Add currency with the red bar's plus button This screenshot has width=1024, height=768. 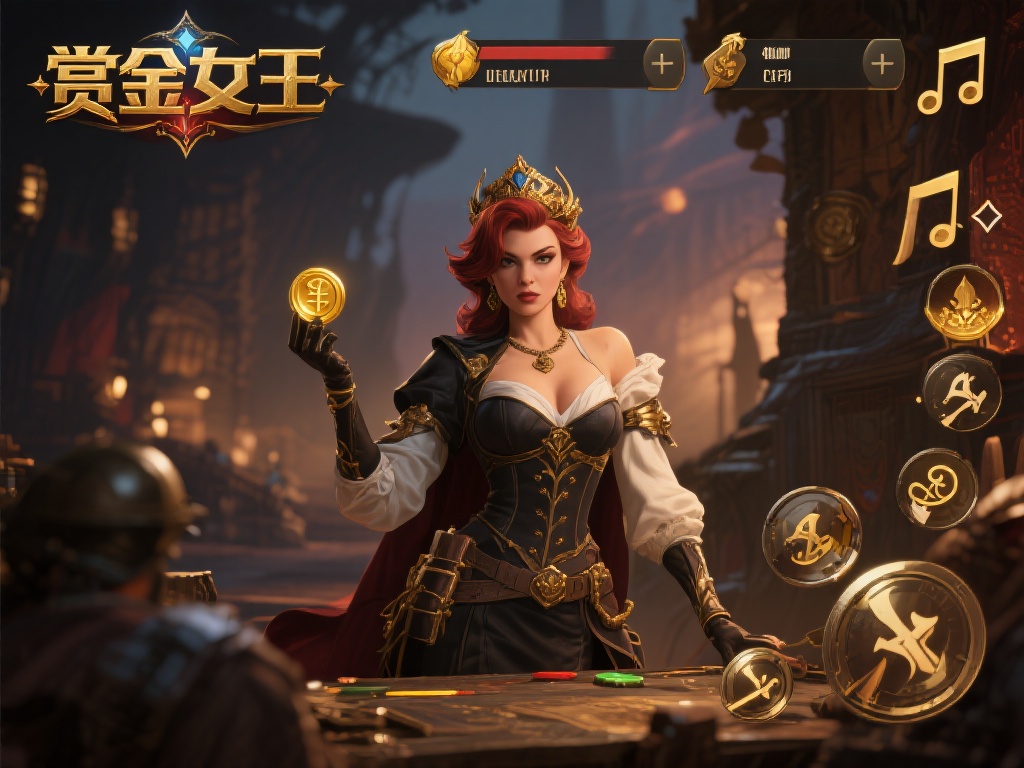tap(662, 64)
